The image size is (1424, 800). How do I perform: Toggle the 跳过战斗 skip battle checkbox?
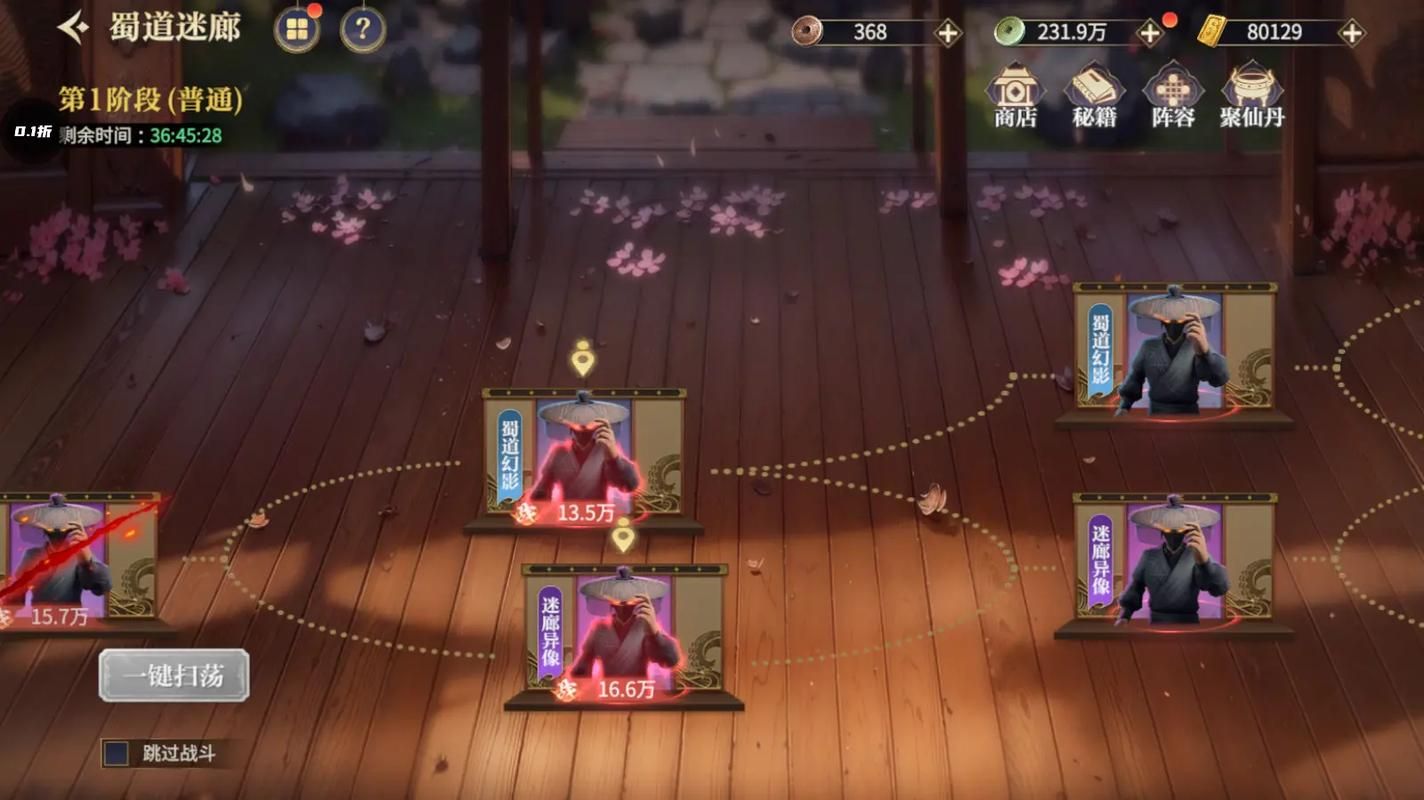click(x=117, y=753)
